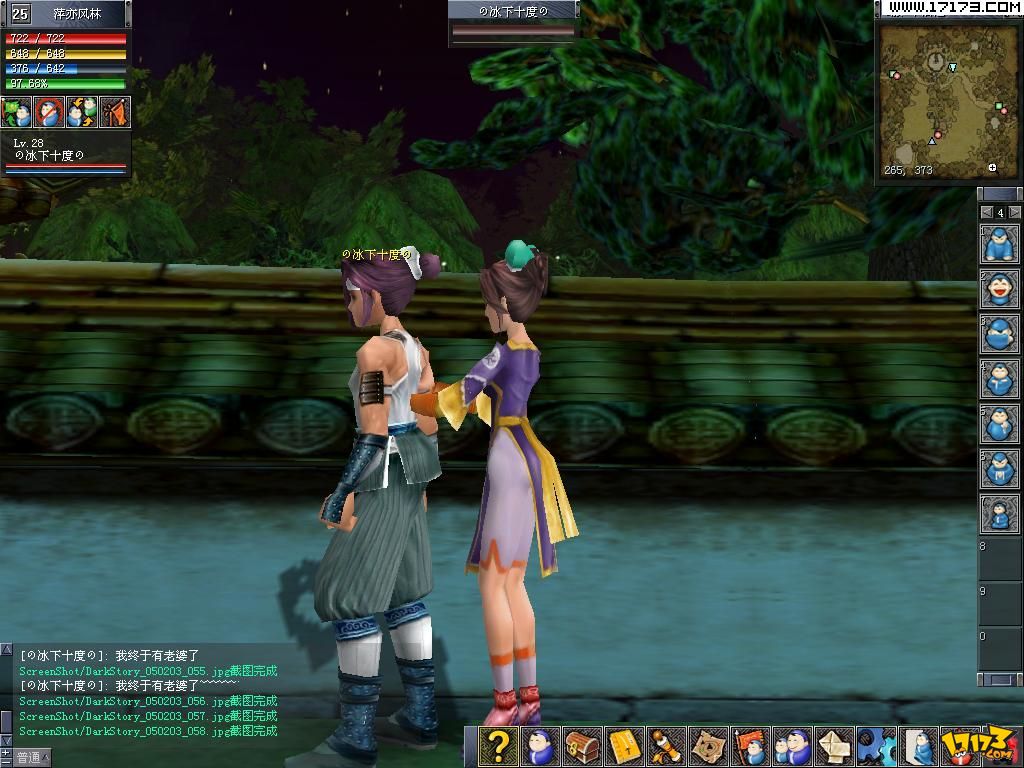Screen dimensions: 1024x768
Task: Open the yellow question mark help button
Action: [497, 747]
